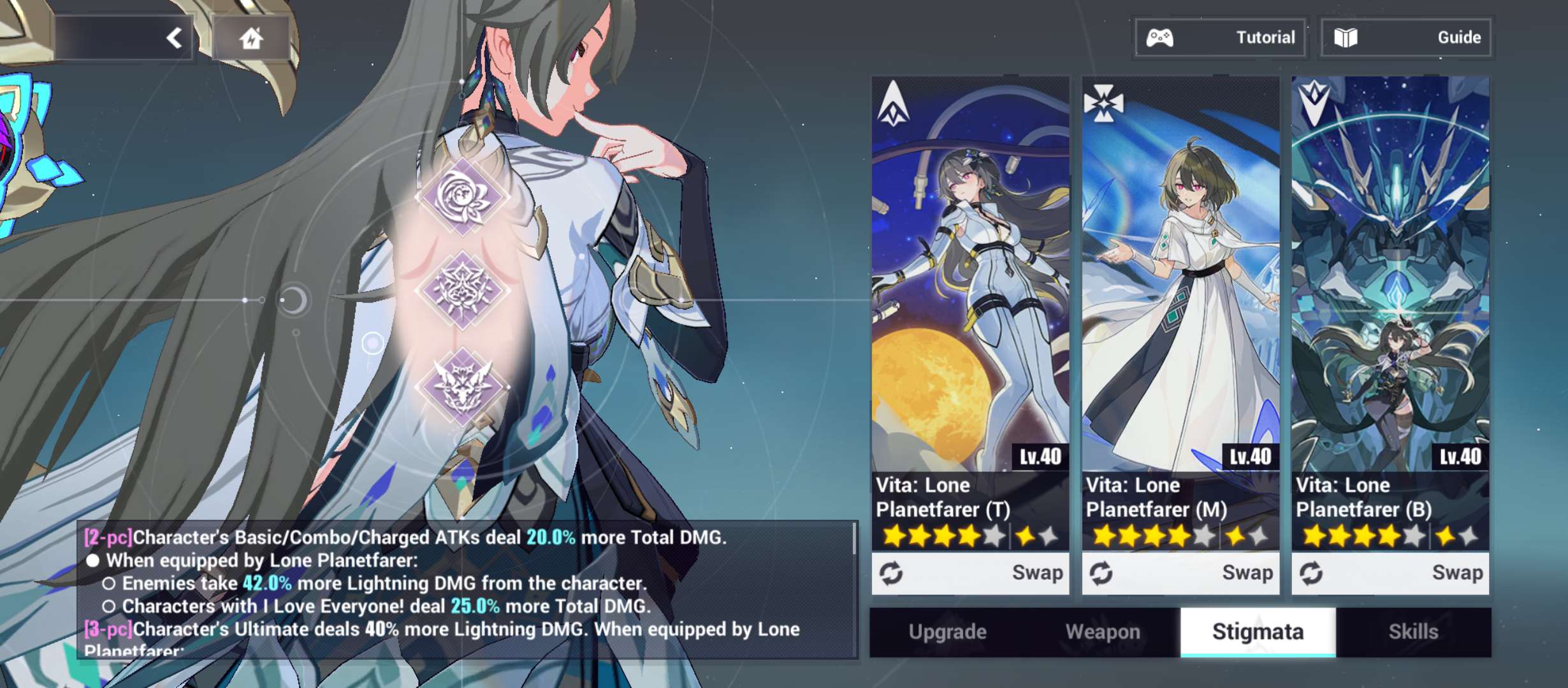Screen dimensions: 1568x688
Task: Open the Guide
Action: (1406, 38)
